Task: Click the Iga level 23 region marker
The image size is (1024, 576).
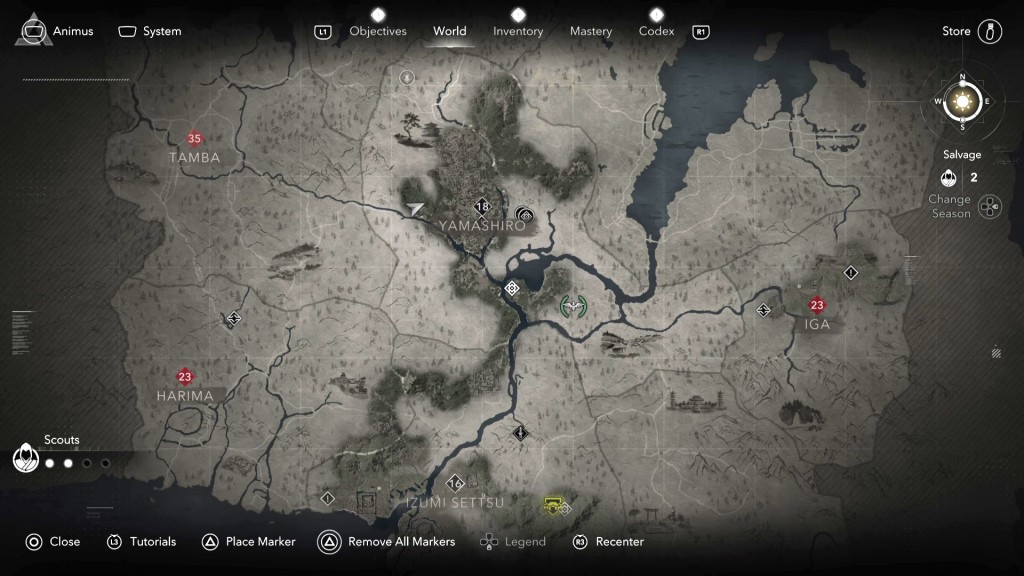Action: (x=817, y=305)
